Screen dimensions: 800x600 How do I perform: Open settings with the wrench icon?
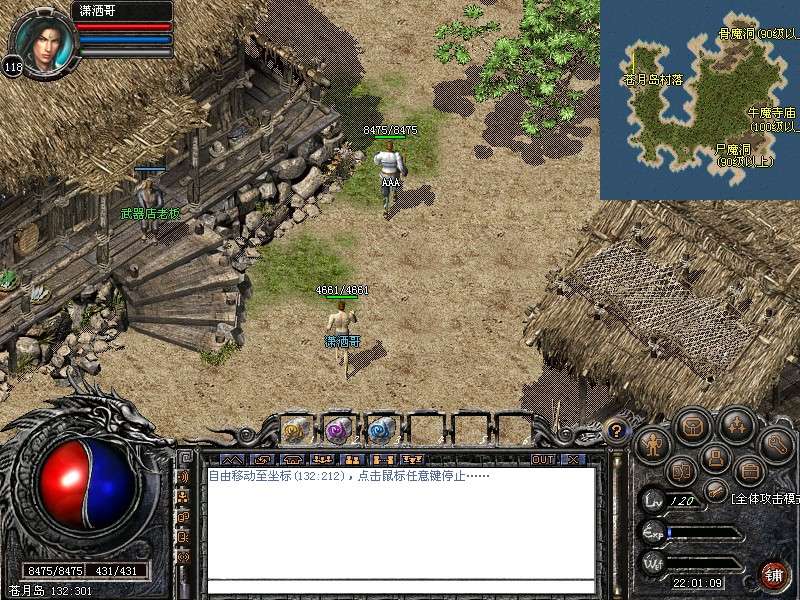[x=776, y=441]
